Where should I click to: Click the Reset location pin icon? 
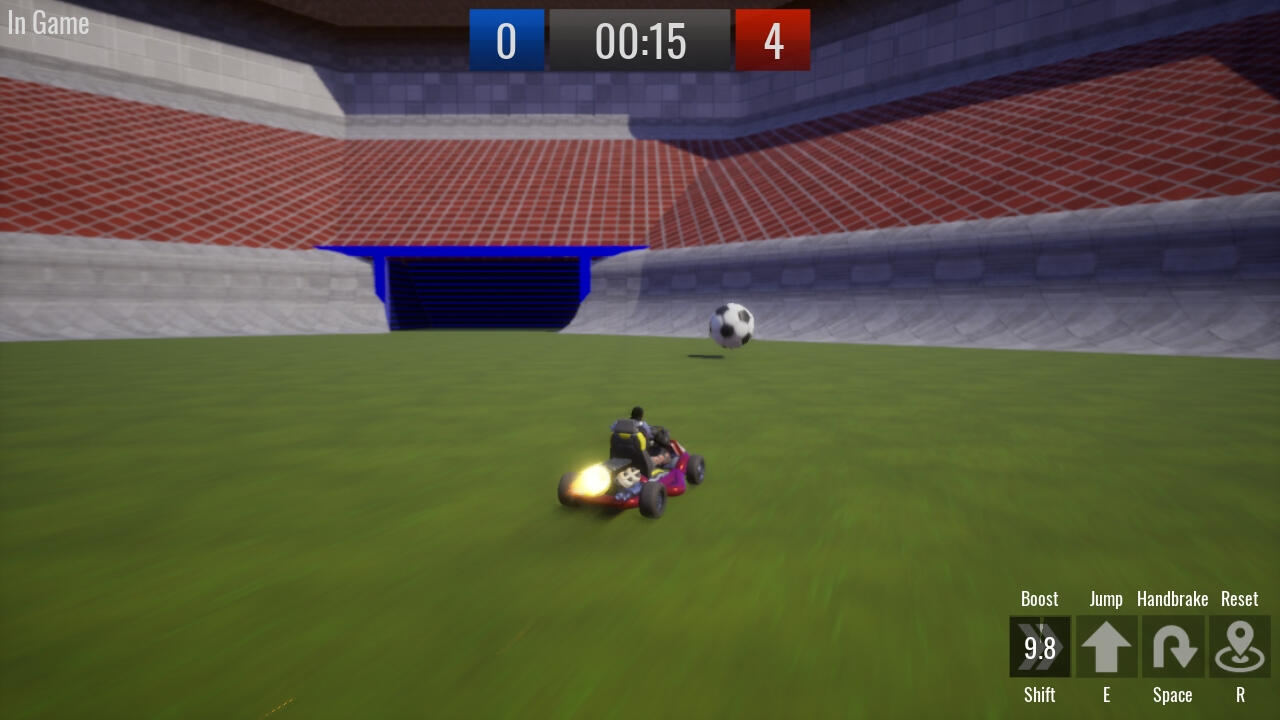[x=1239, y=647]
